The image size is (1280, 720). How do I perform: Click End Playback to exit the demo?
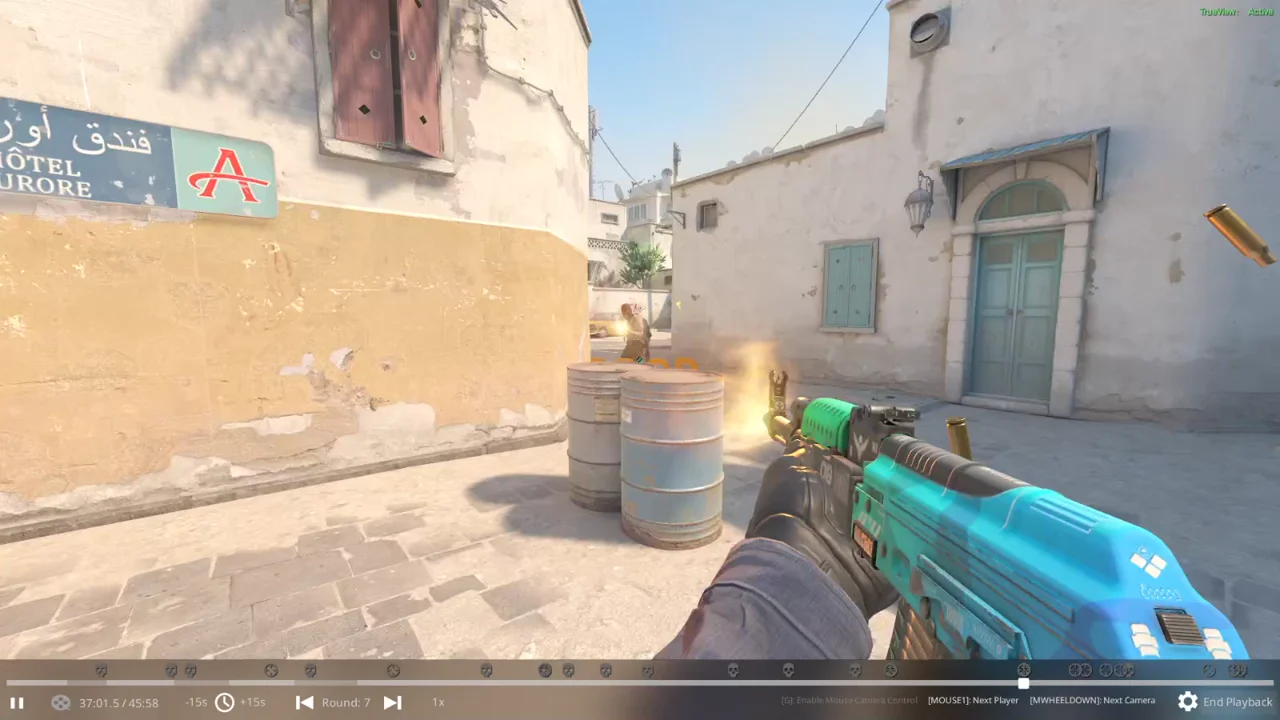click(1237, 702)
